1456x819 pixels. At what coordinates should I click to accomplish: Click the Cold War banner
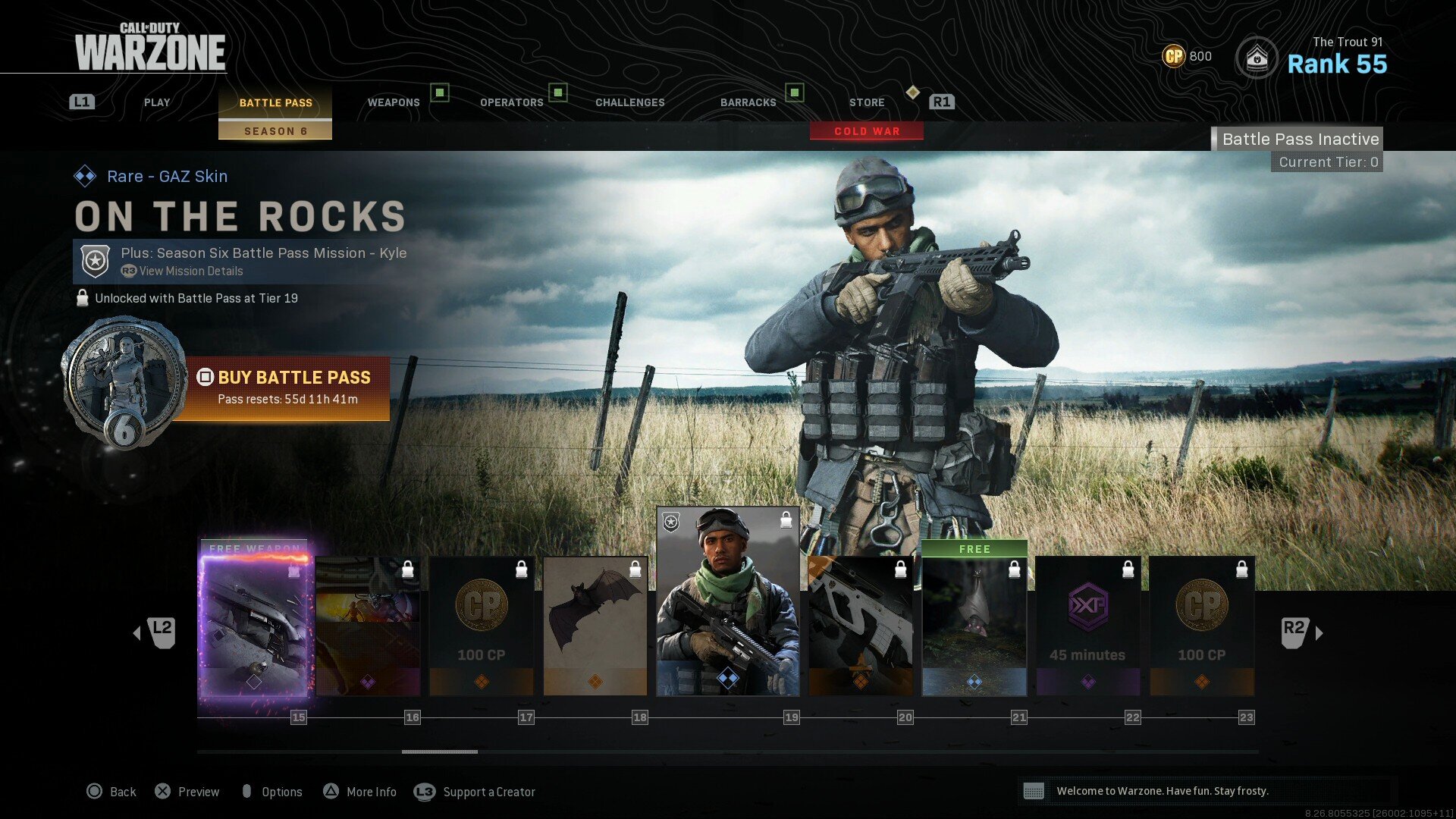(867, 131)
